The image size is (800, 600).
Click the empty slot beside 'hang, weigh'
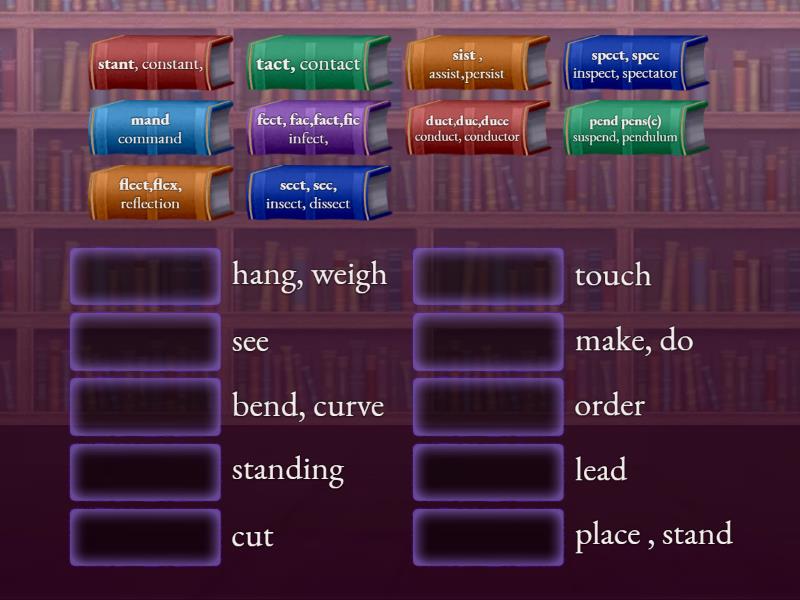[x=145, y=276]
